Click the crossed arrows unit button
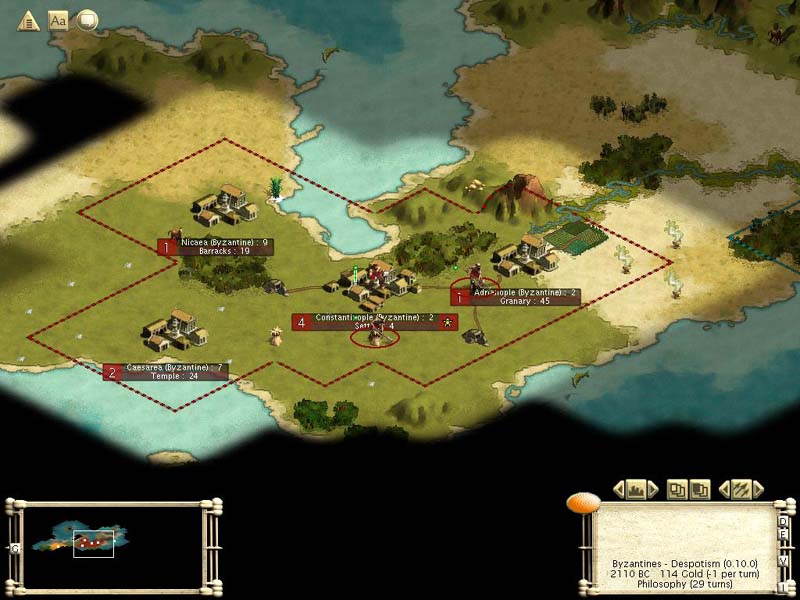Image resolution: width=800 pixels, height=600 pixels. [741, 489]
